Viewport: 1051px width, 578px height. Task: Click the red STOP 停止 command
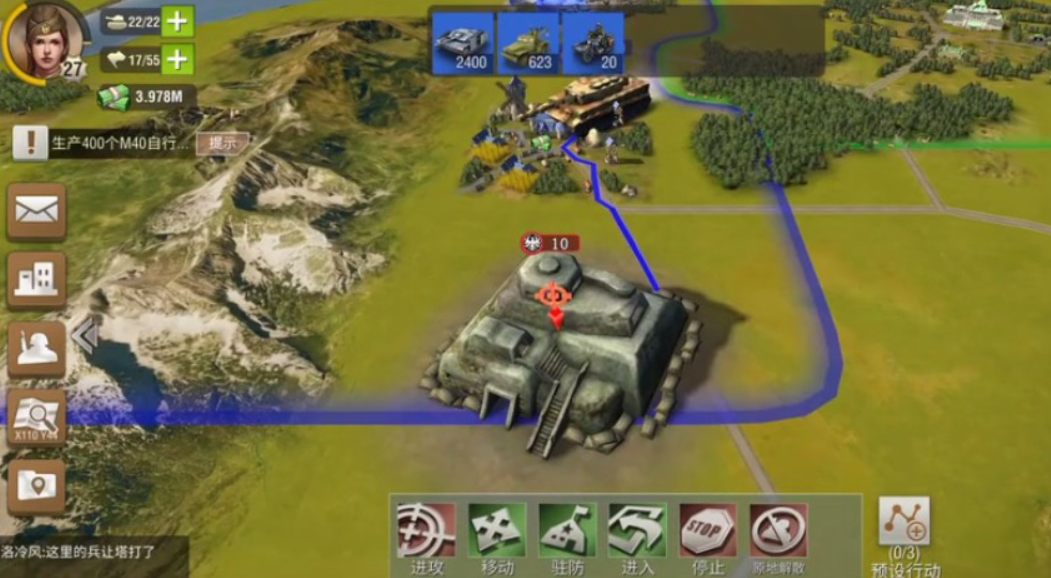[708, 537]
